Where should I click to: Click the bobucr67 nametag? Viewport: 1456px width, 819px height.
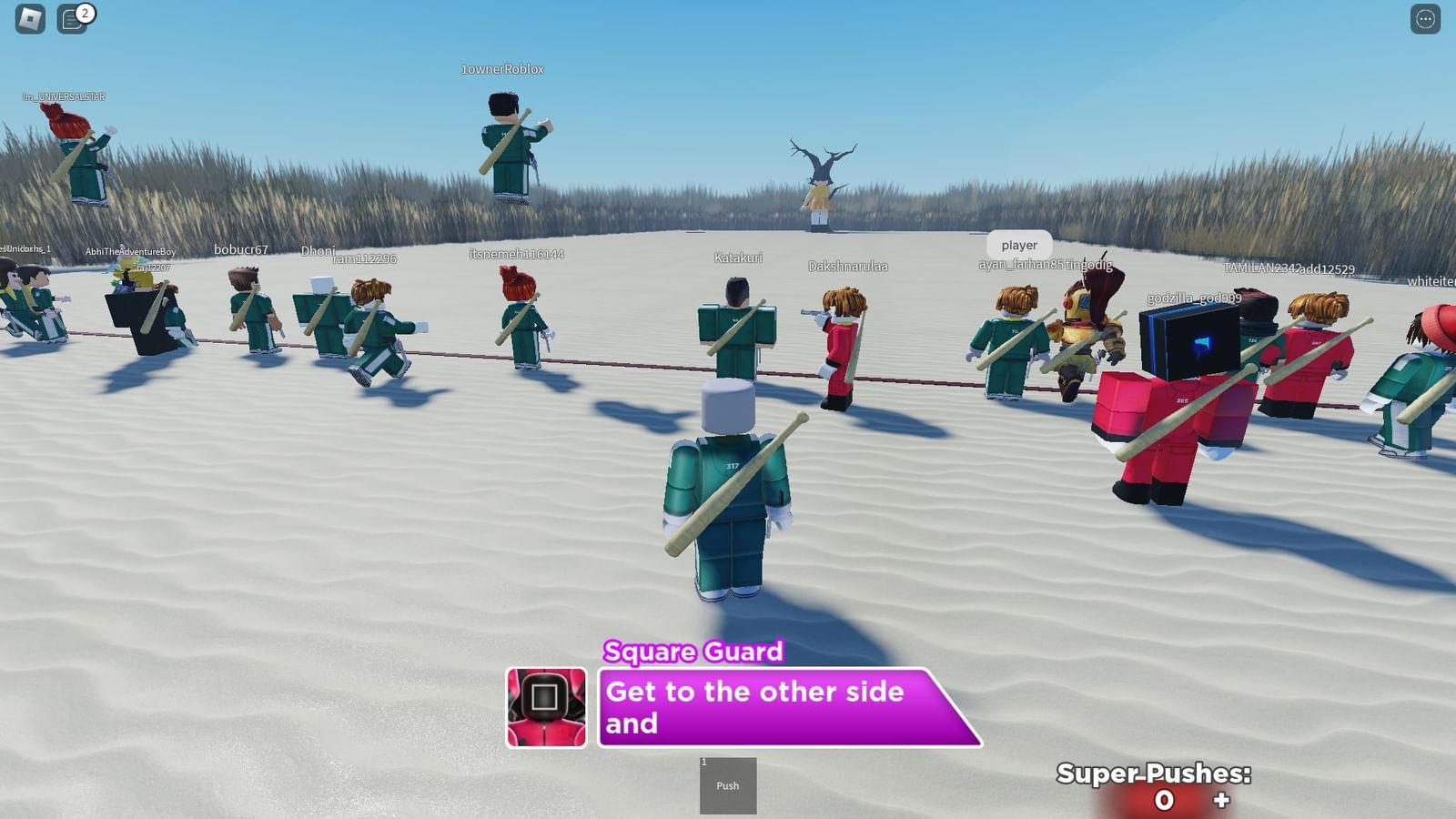[x=240, y=248]
